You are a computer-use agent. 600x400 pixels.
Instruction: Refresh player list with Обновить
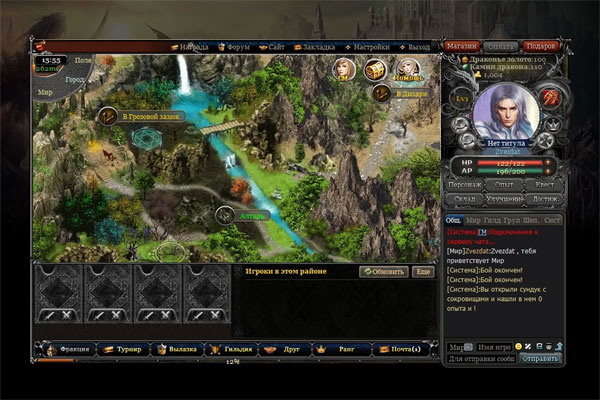(384, 271)
